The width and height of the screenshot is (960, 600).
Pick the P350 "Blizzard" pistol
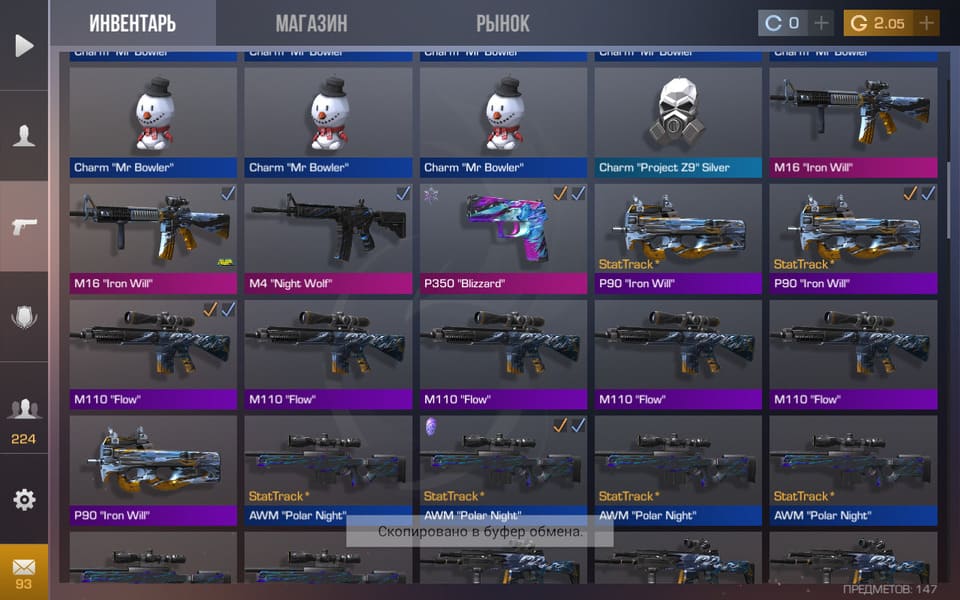tap(503, 237)
